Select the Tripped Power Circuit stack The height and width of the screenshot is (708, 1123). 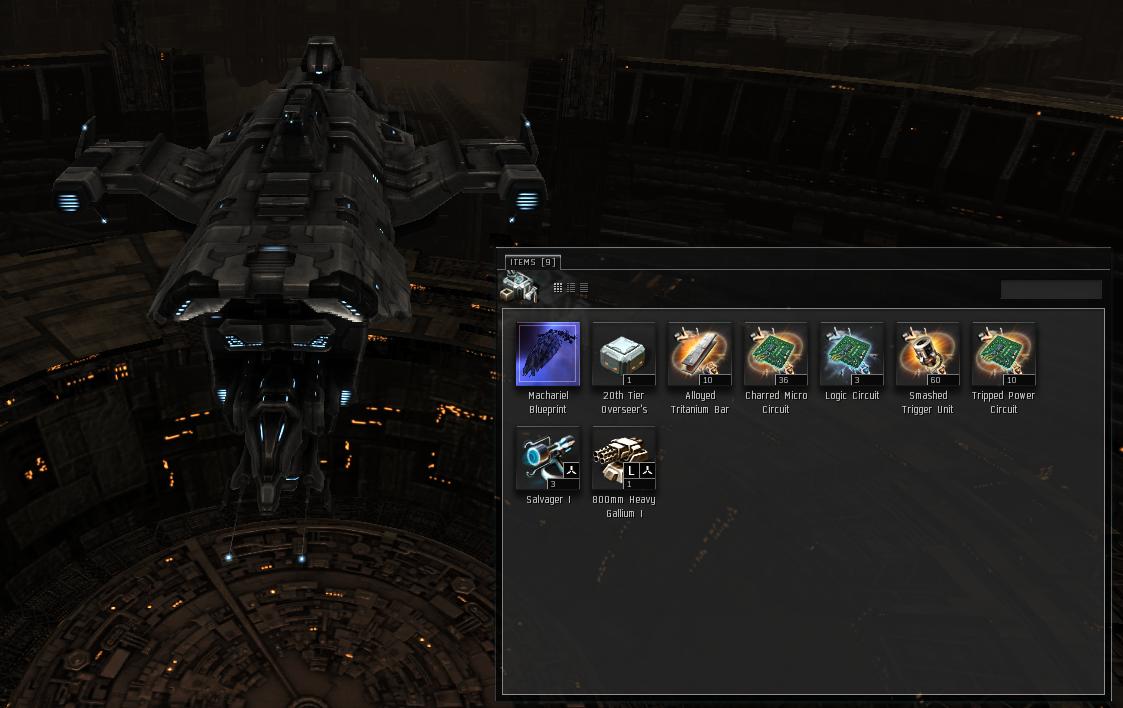(1004, 354)
